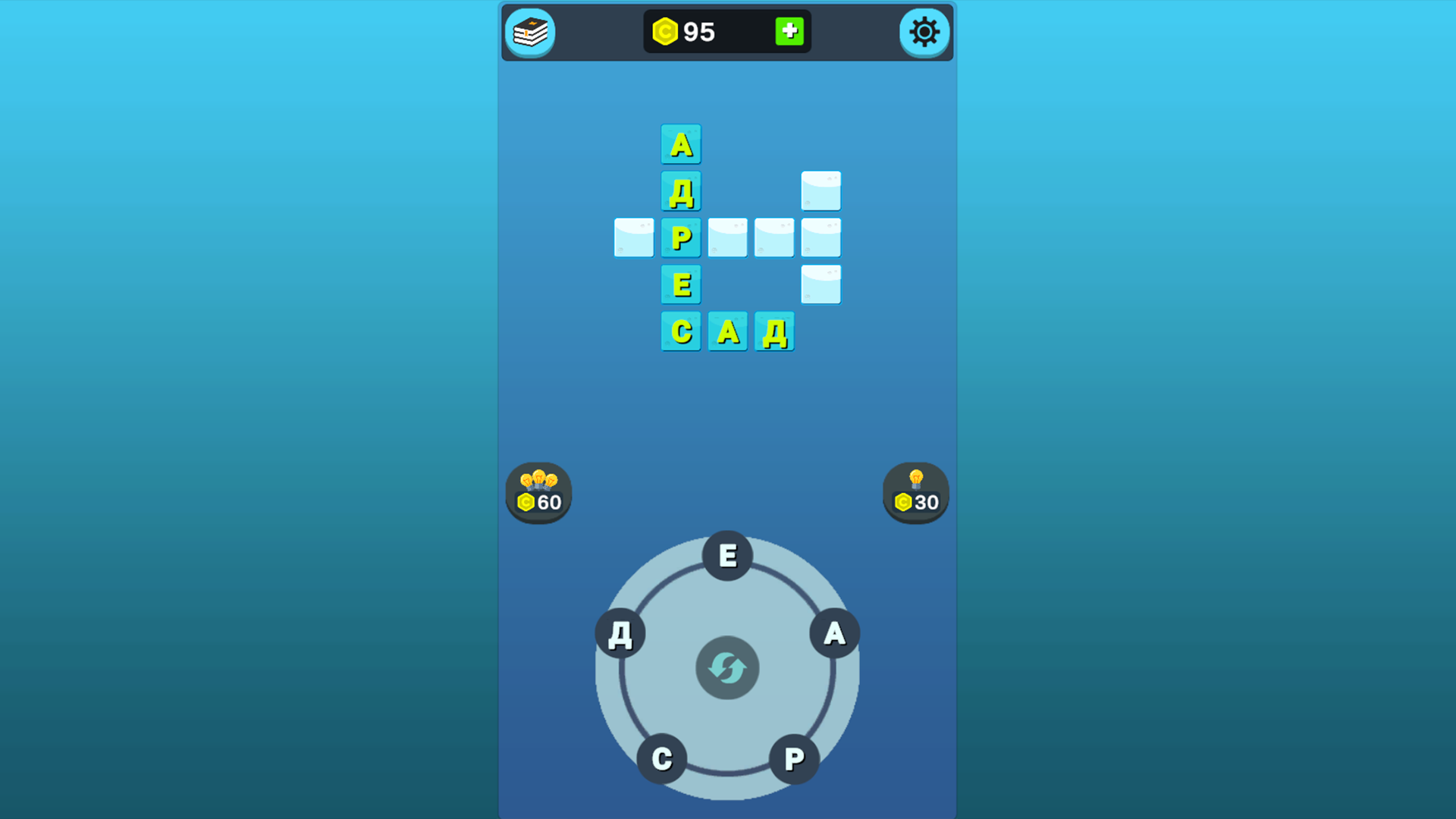Click the empty tile below the right column
Viewport: 1456px width, 819px height.
821,284
